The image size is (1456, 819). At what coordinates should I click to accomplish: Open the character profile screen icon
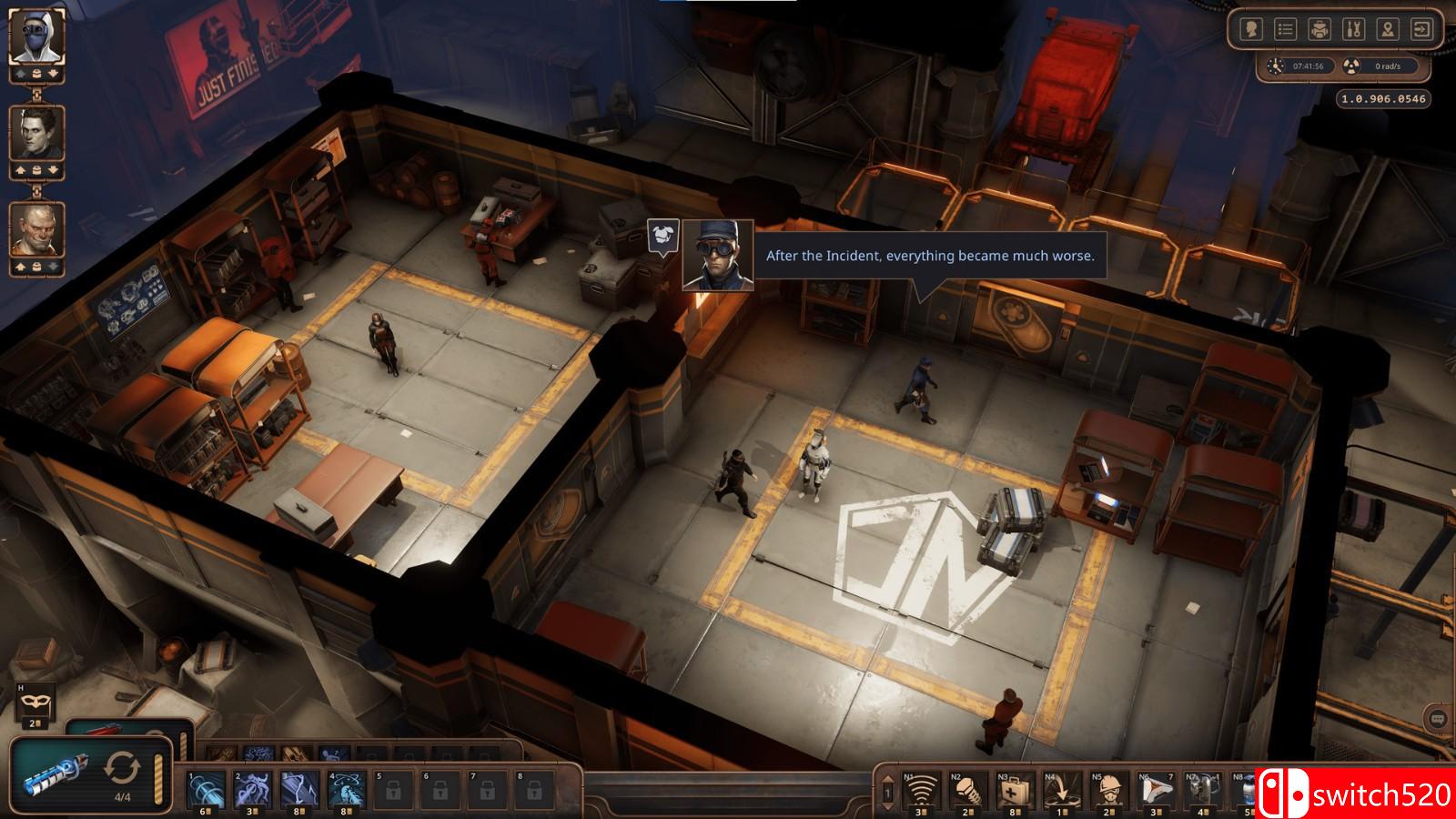point(1251,30)
